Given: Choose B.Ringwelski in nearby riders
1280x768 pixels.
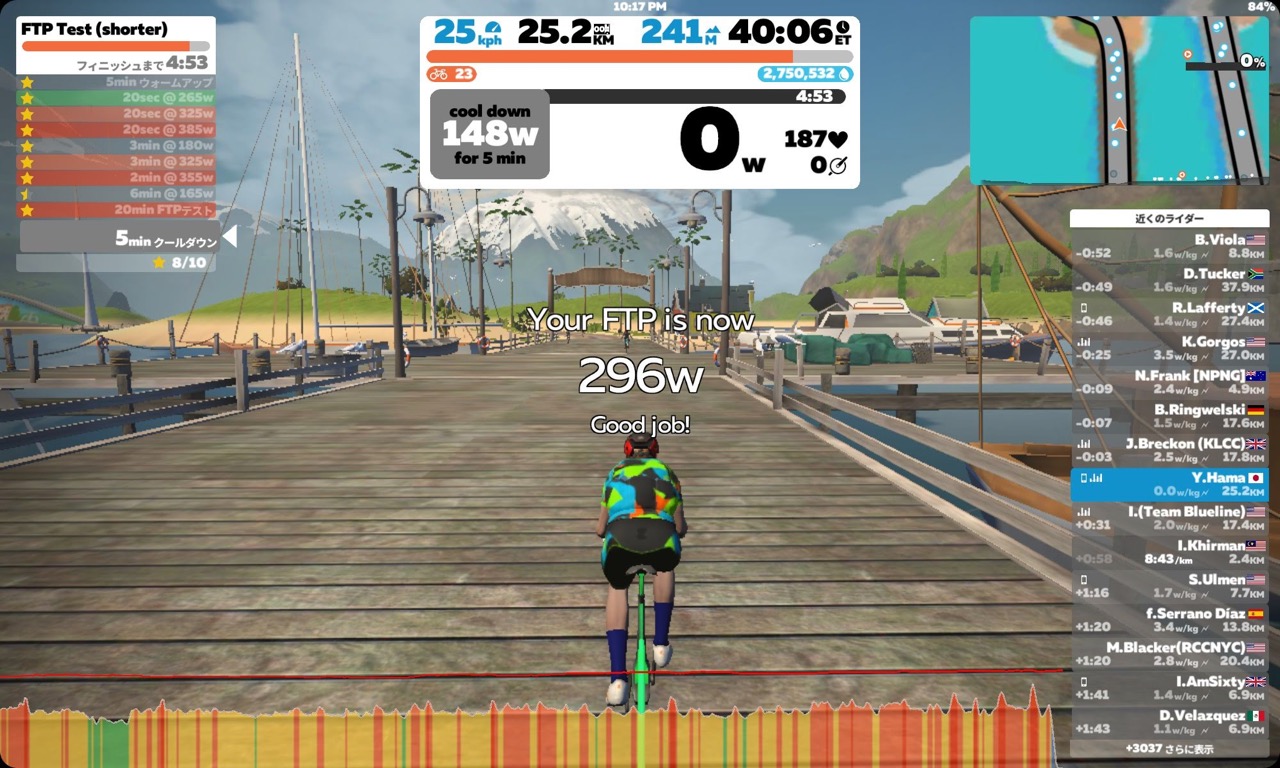Looking at the screenshot, I should pos(1169,416).
